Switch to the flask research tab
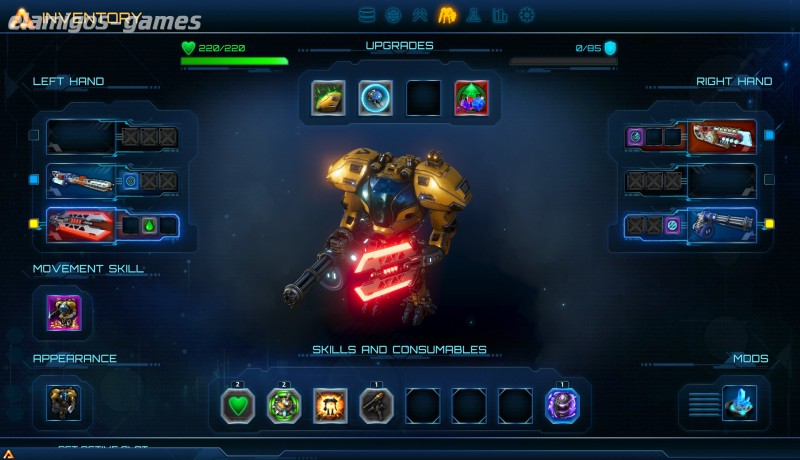This screenshot has height=460, width=800. point(474,15)
